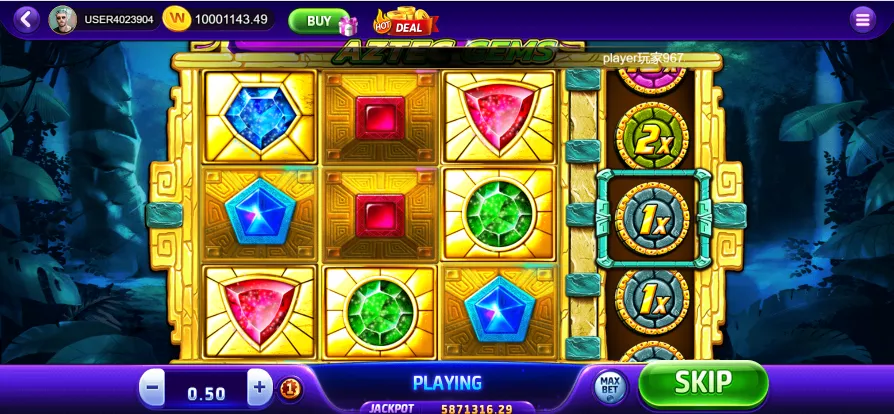Screen dimensions: 894x414
Task: Click the round coin icon beside the bet
Action: pyautogui.click(x=290, y=388)
